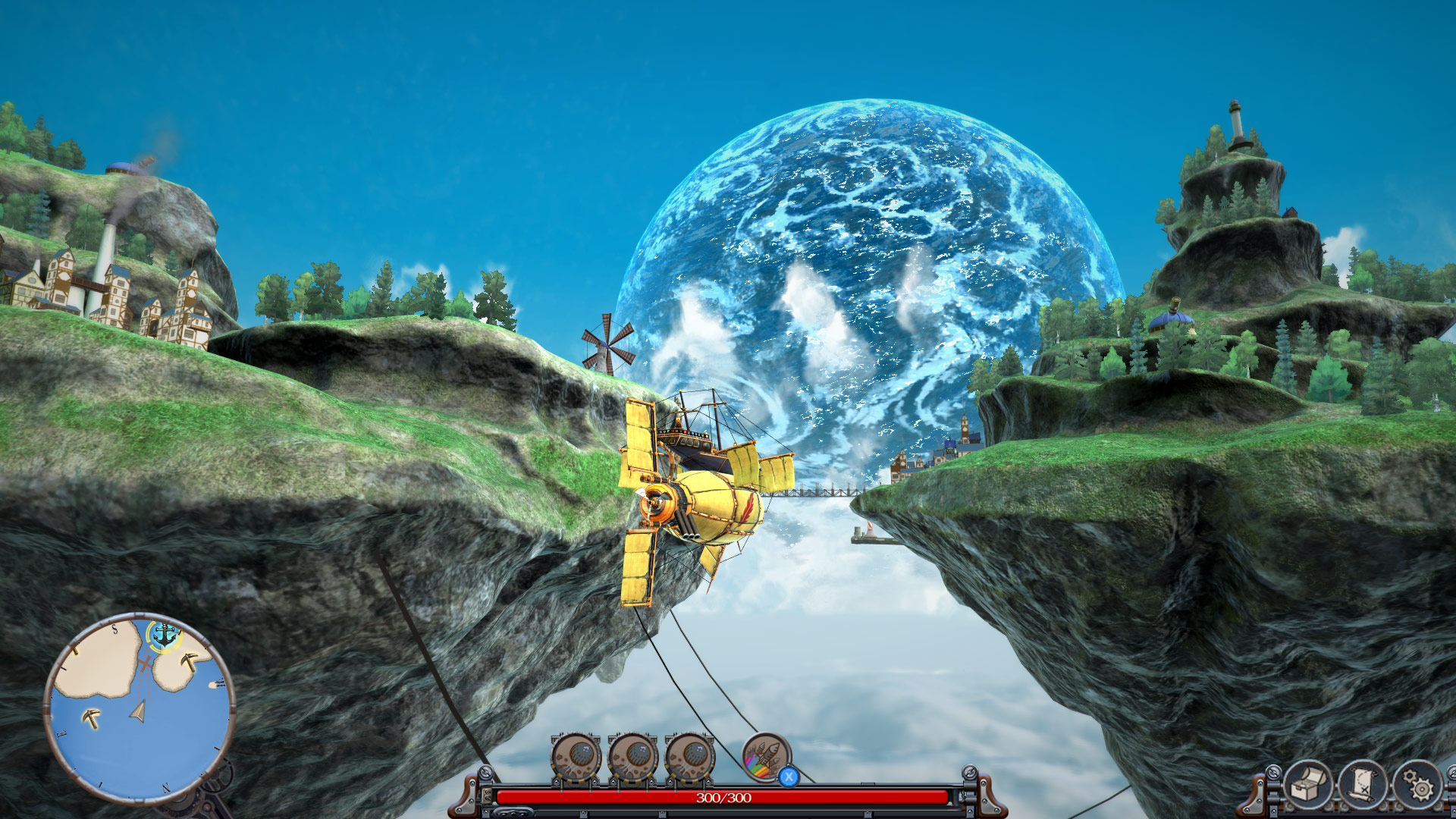This screenshot has width=1456, height=819.
Task: Open the gear settings icon
Action: click(x=1419, y=783)
